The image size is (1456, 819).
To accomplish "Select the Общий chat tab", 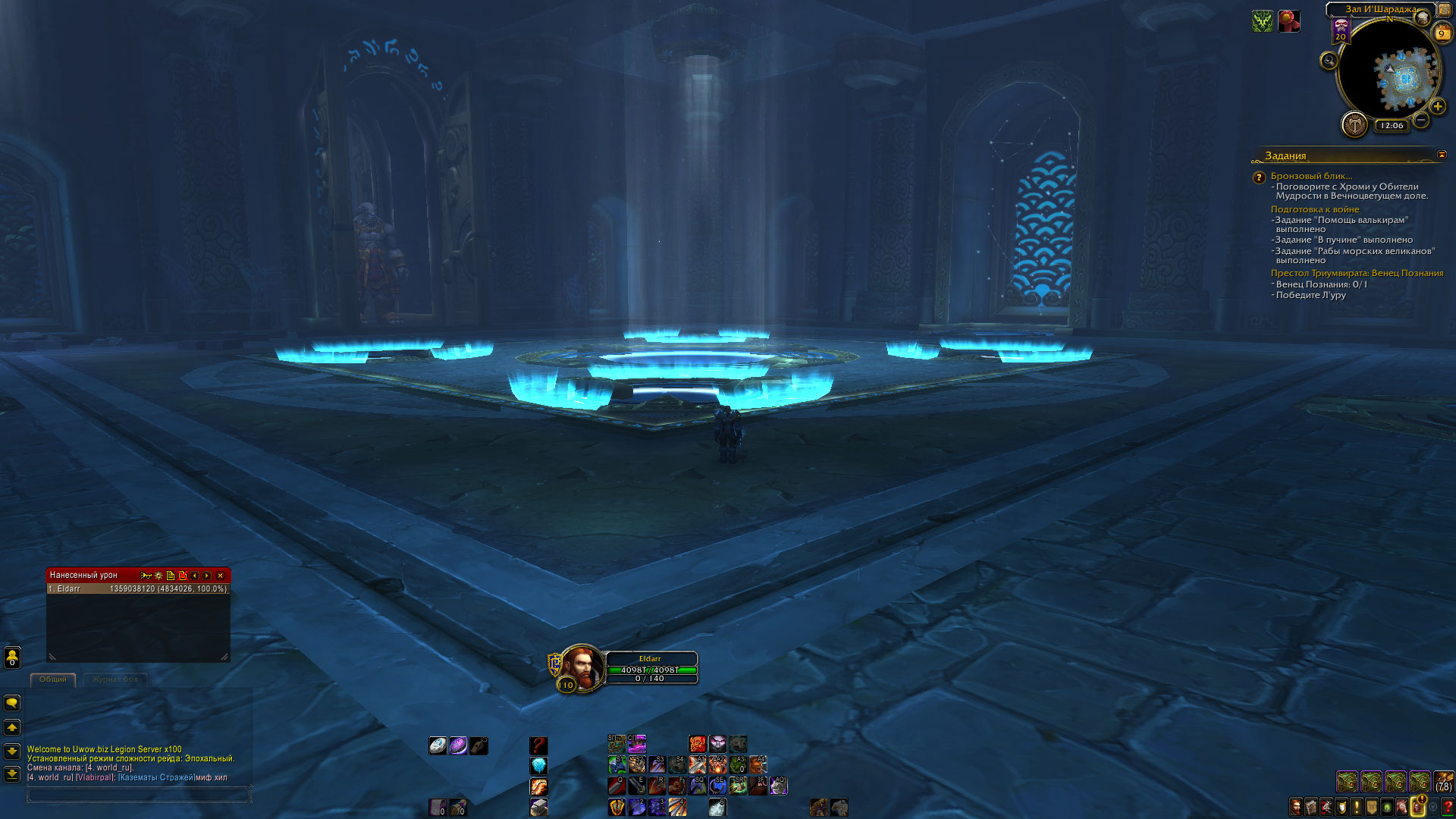I will point(53,679).
